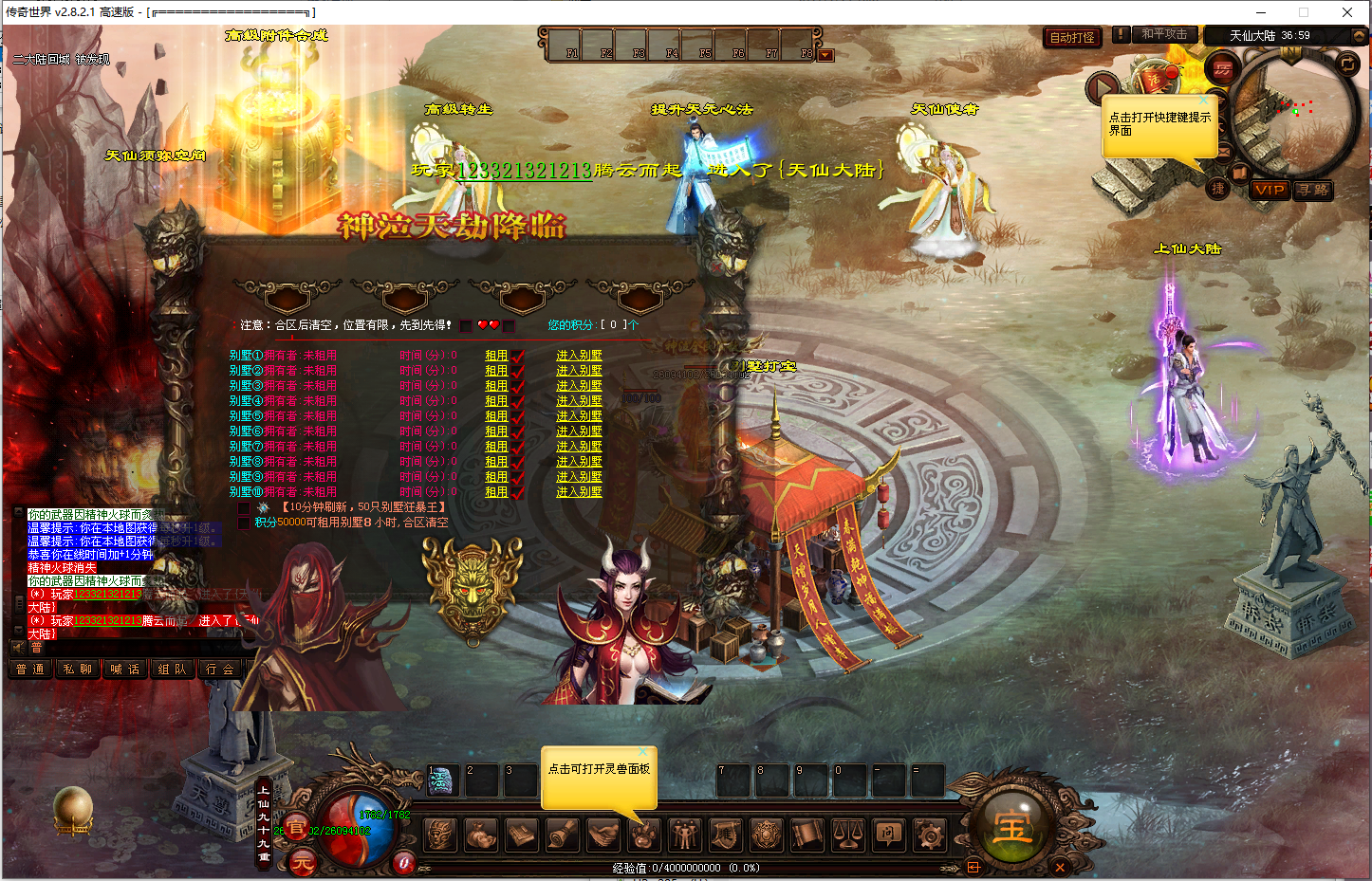Click the round 宝 treasure orb button

(x=1012, y=829)
